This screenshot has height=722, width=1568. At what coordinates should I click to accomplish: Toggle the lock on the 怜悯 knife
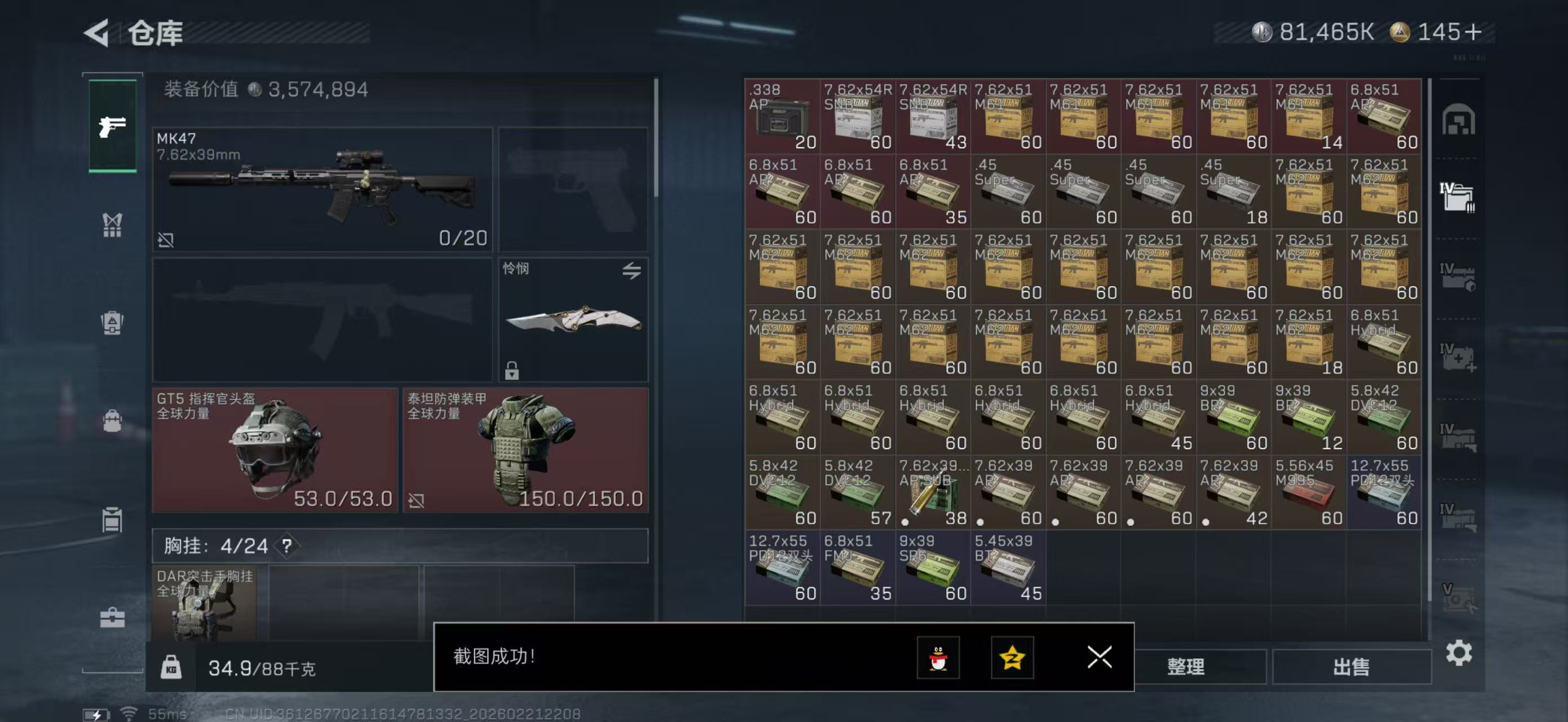pos(513,370)
